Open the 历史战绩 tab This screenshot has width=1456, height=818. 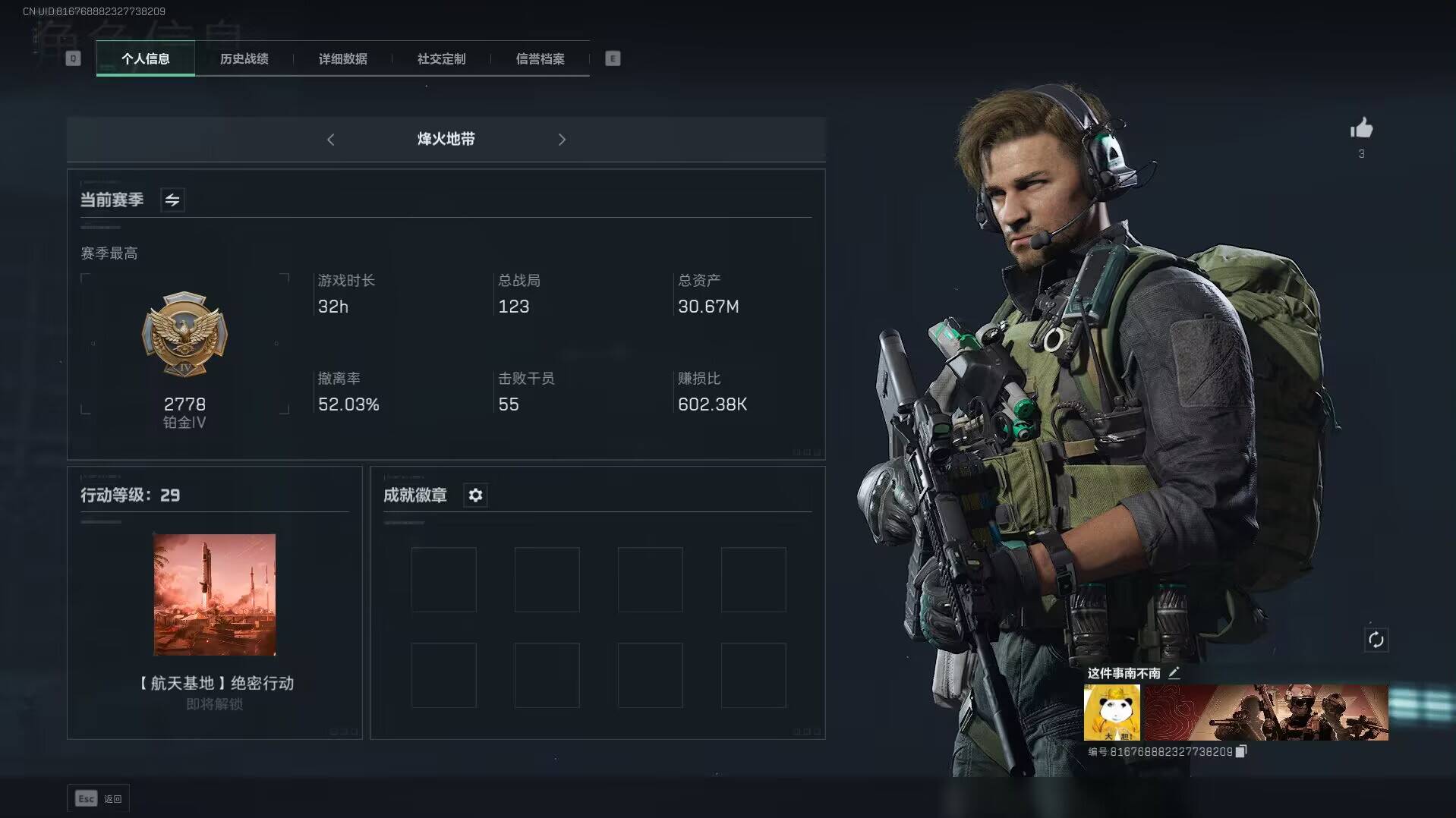244,58
